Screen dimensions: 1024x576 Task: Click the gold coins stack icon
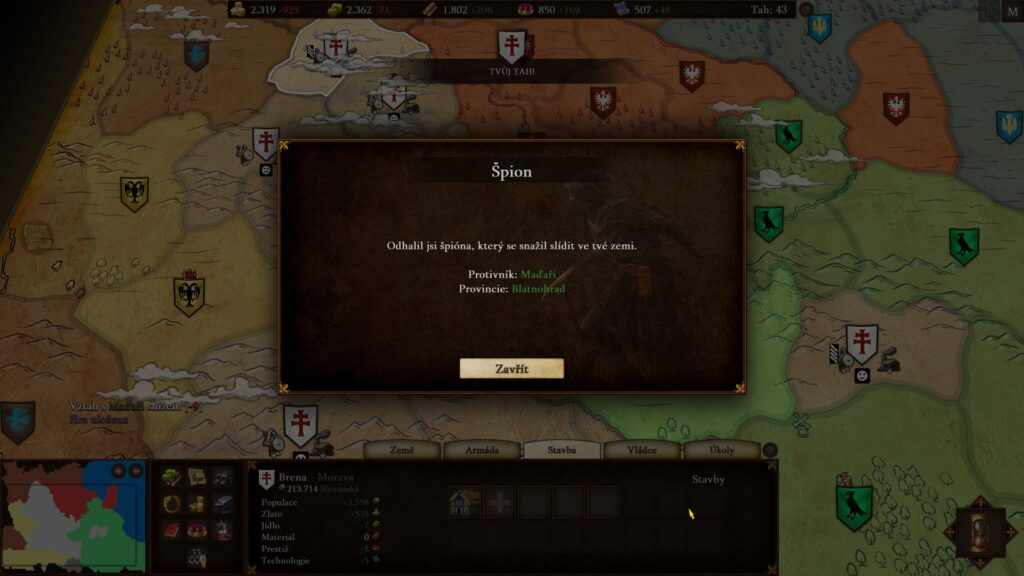tap(197, 503)
